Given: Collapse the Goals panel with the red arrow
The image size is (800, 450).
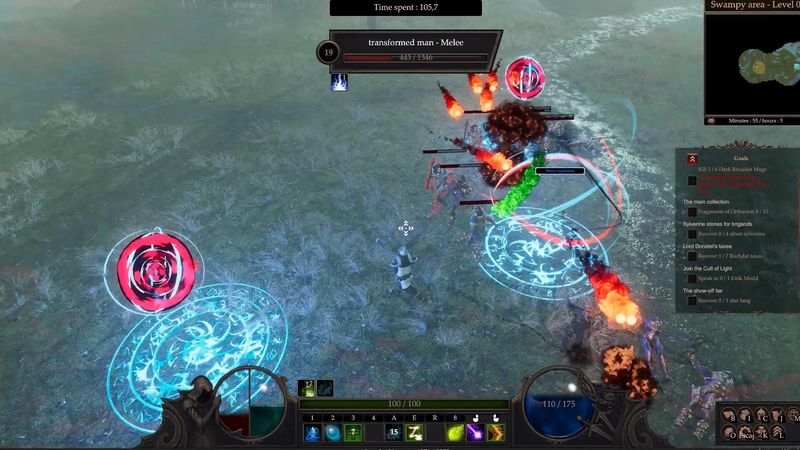Looking at the screenshot, I should (691, 159).
